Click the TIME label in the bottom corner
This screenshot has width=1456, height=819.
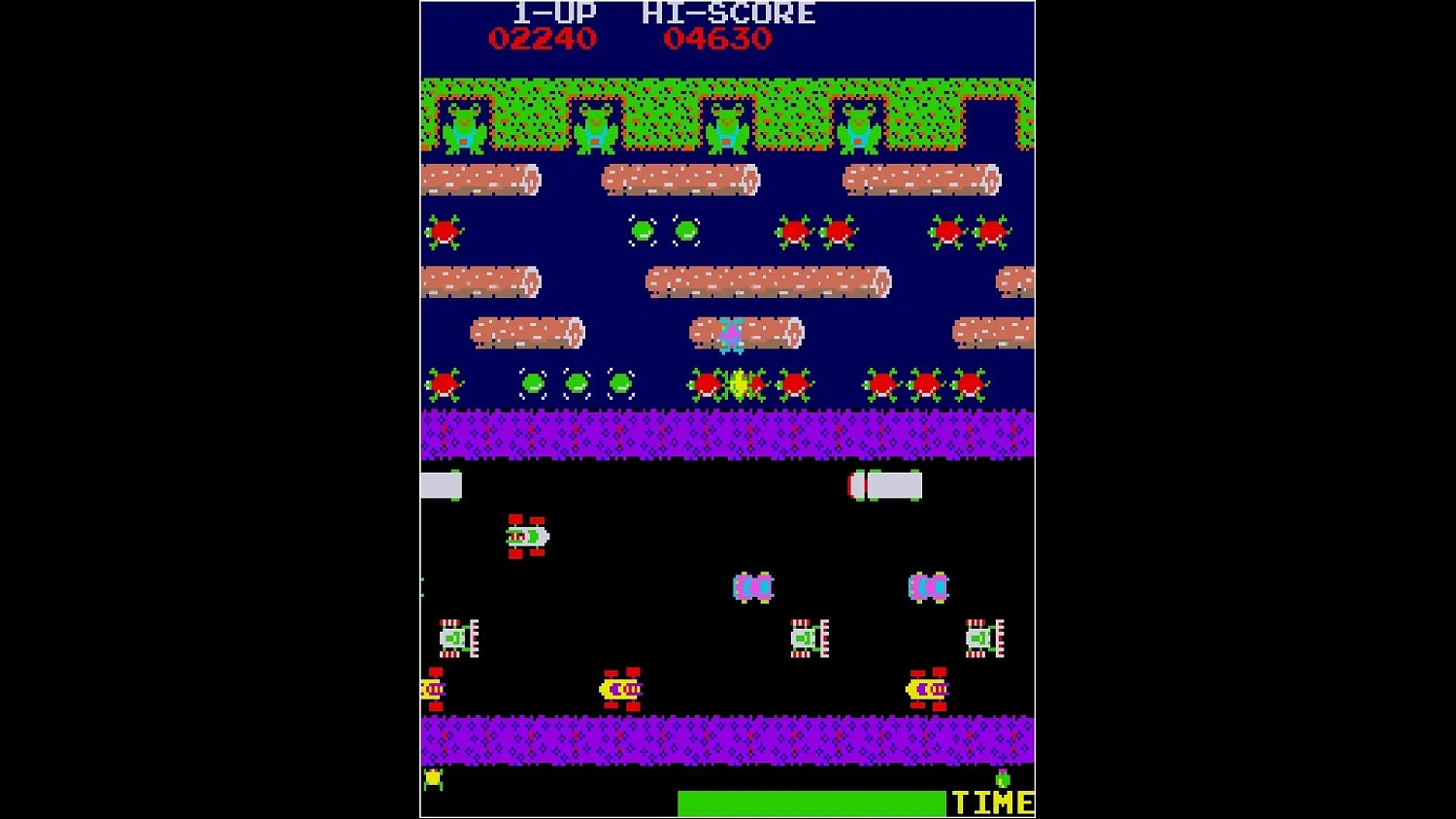click(x=990, y=803)
